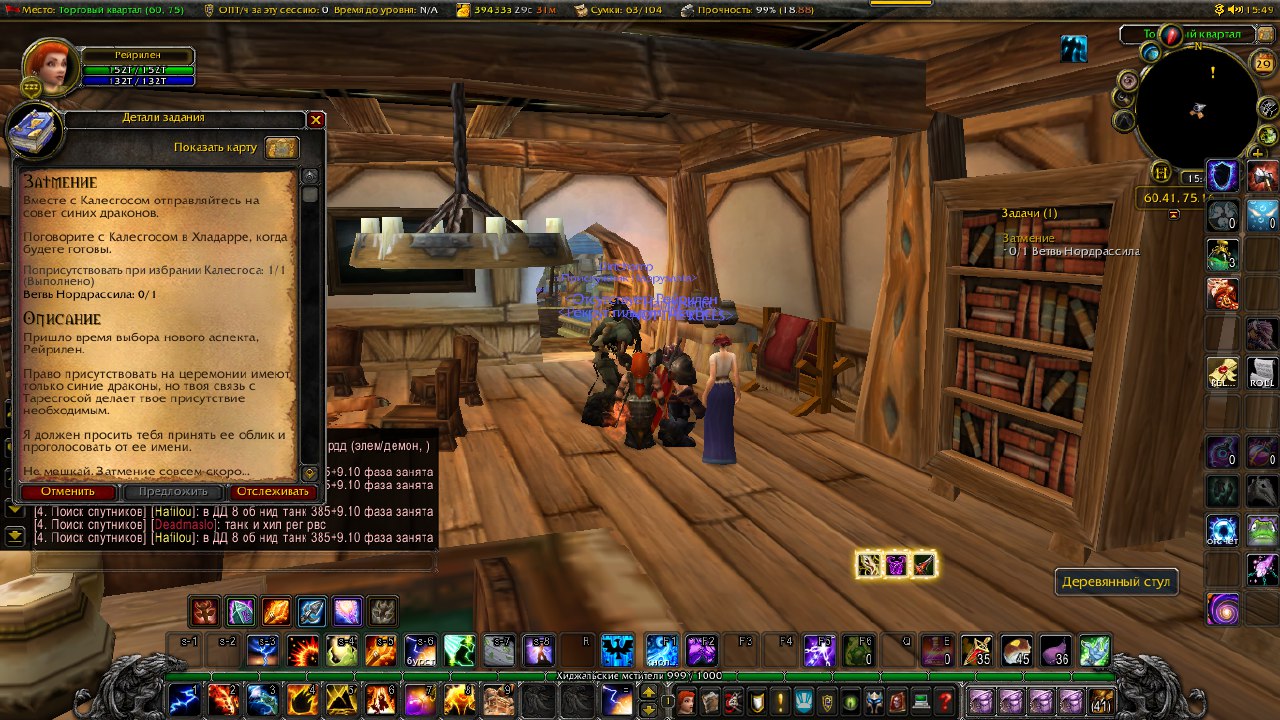Open the character info micro button

click(686, 701)
